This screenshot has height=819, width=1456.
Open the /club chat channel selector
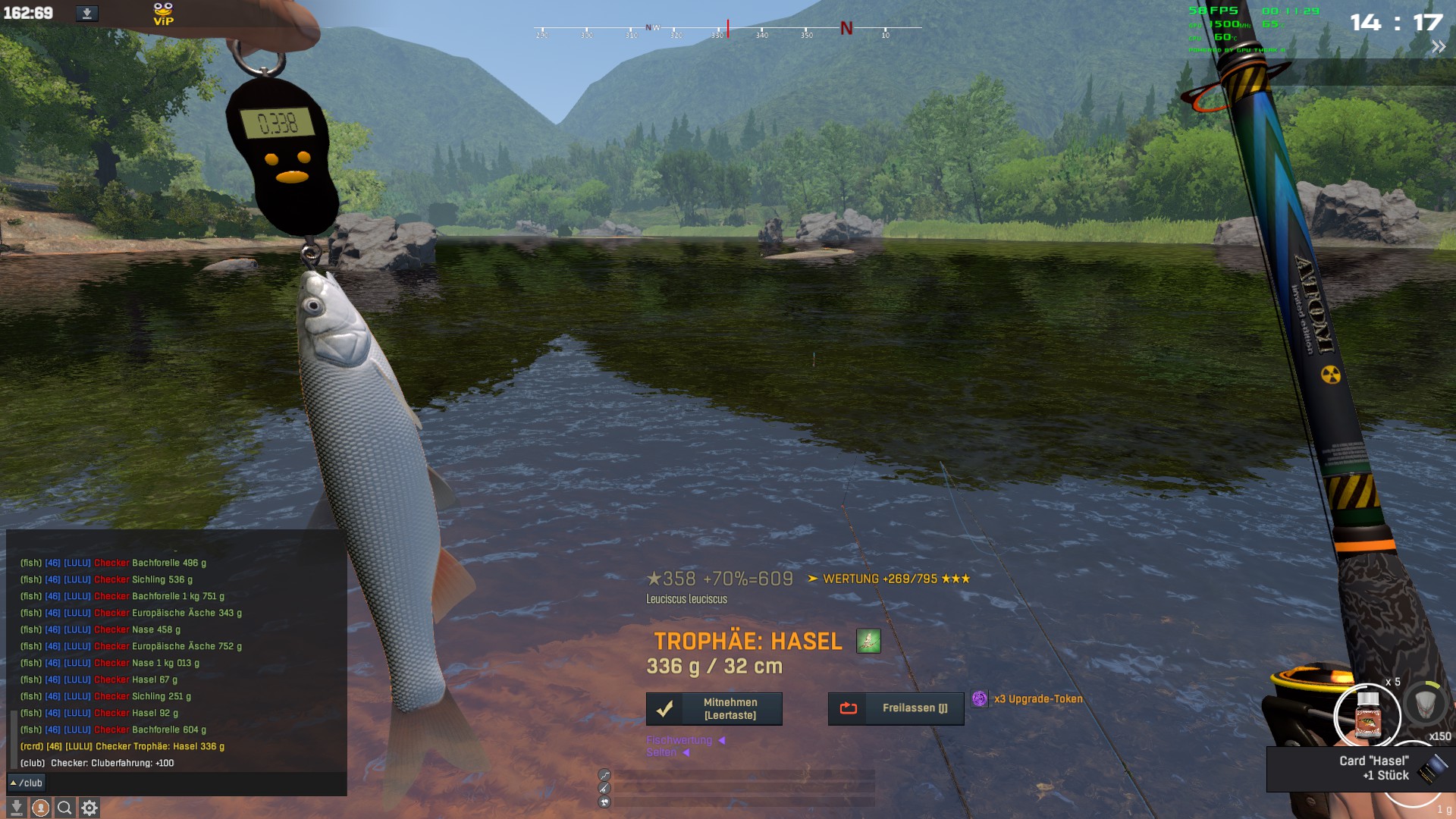27,783
